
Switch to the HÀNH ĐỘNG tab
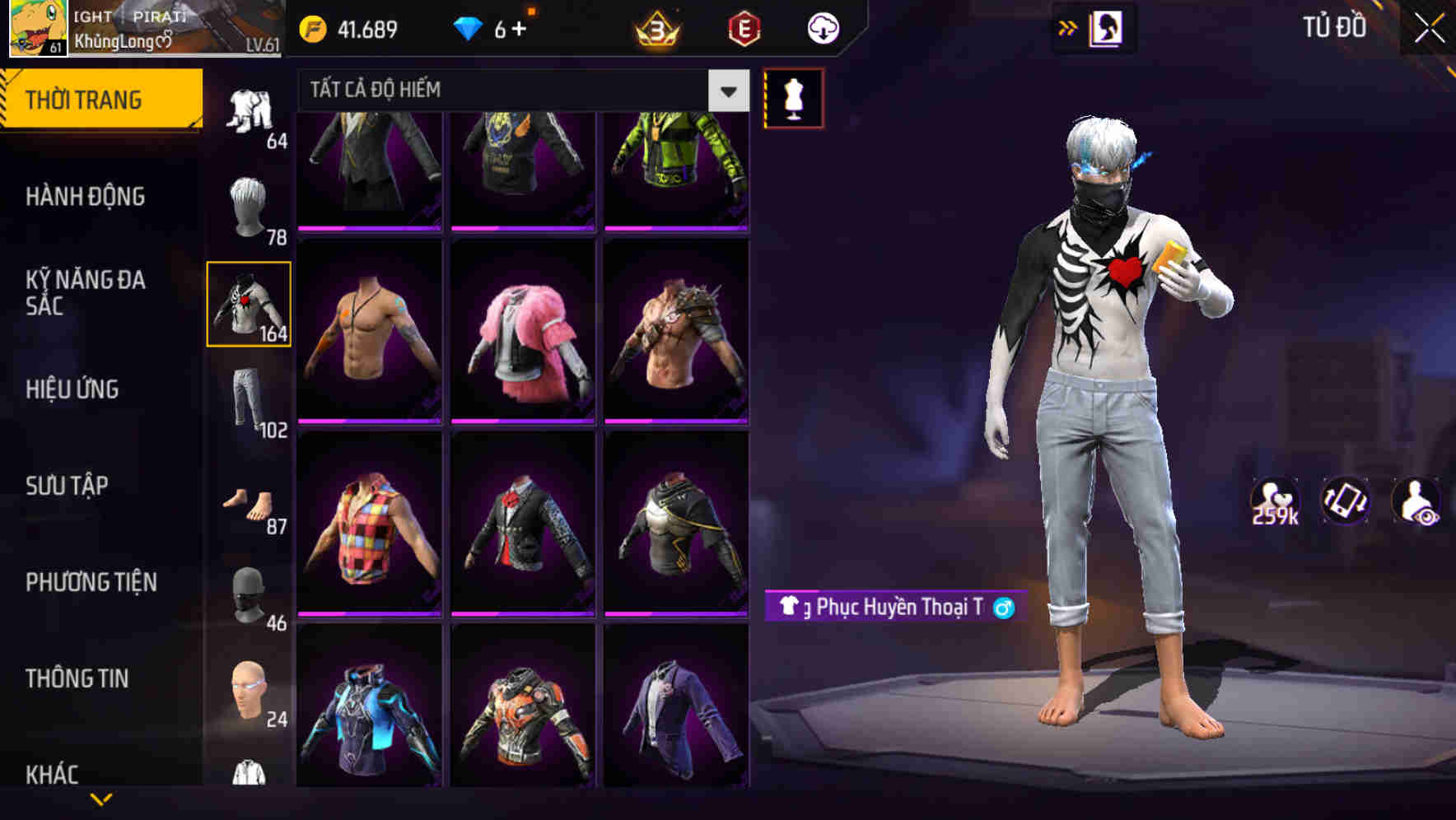click(x=85, y=197)
